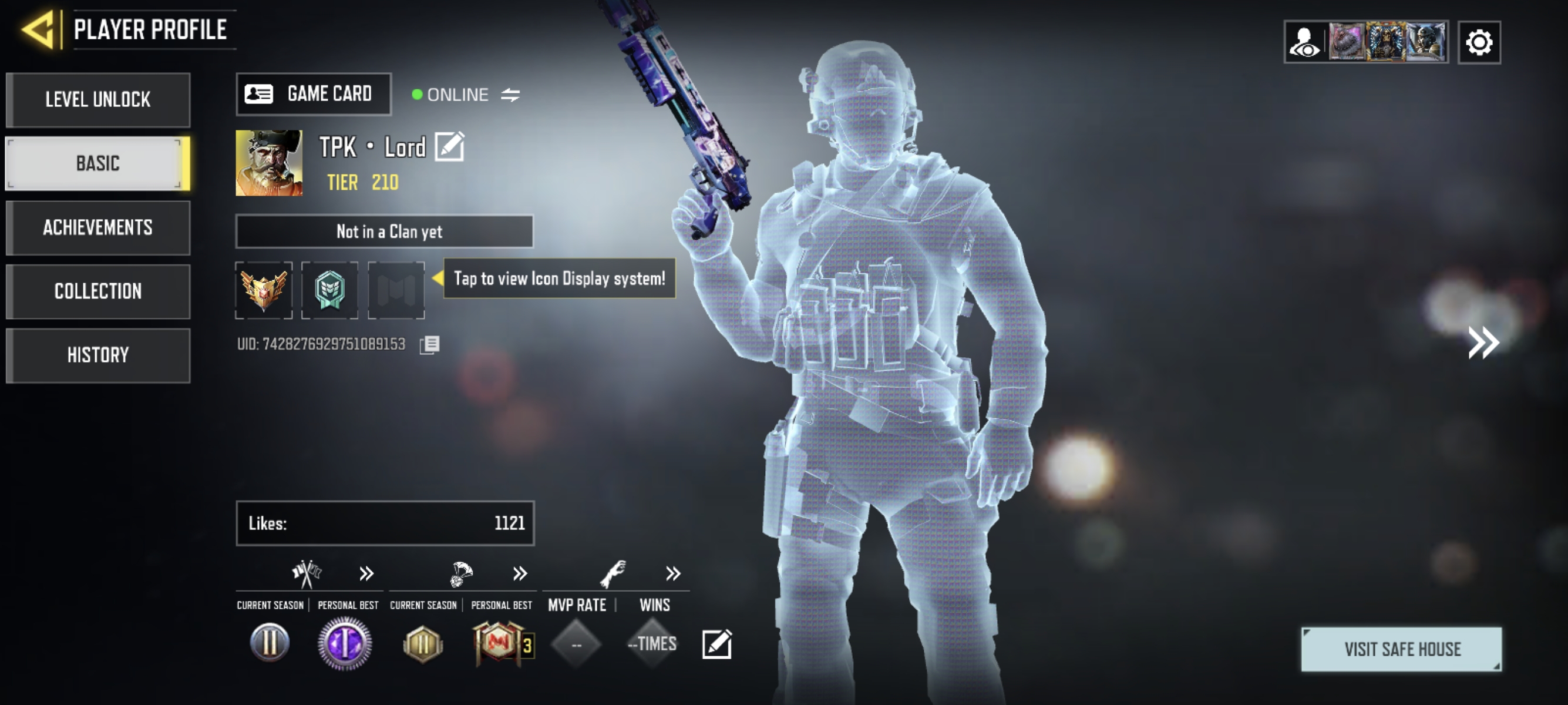Image resolution: width=1568 pixels, height=705 pixels.
Task: Visit the Safe House
Action: click(x=1401, y=649)
